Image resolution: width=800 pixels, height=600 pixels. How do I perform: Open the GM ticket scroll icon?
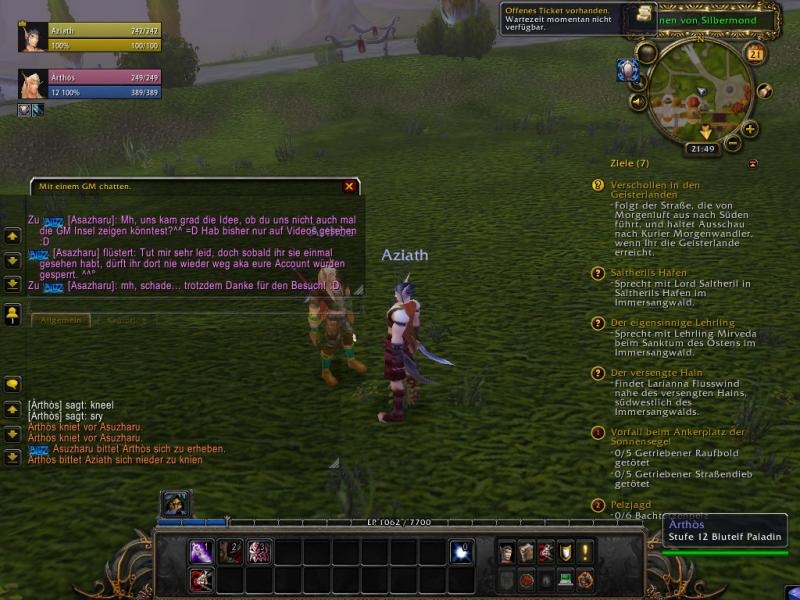tap(645, 16)
